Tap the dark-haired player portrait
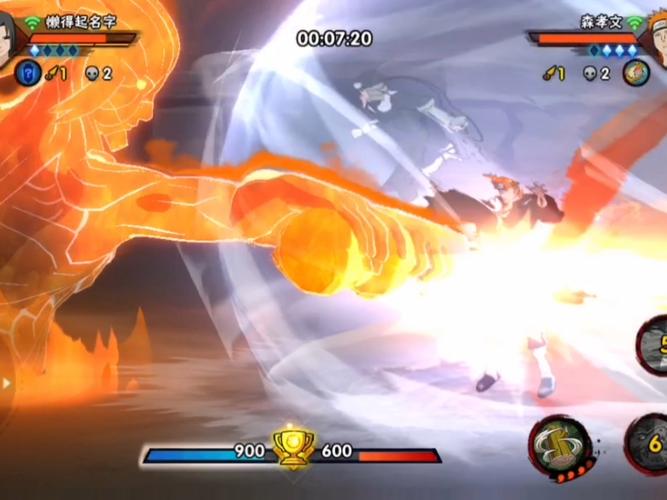Image resolution: width=667 pixels, height=500 pixels. (x=10, y=40)
